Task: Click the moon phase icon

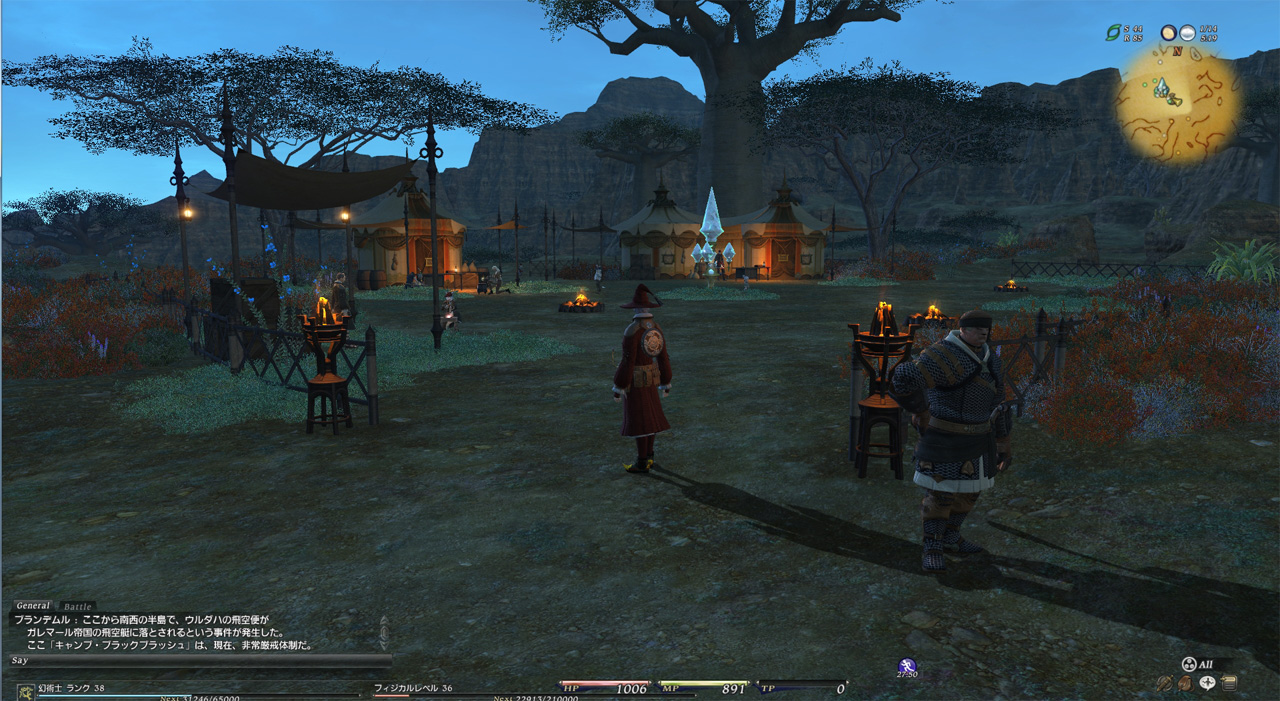Action: (x=1168, y=33)
